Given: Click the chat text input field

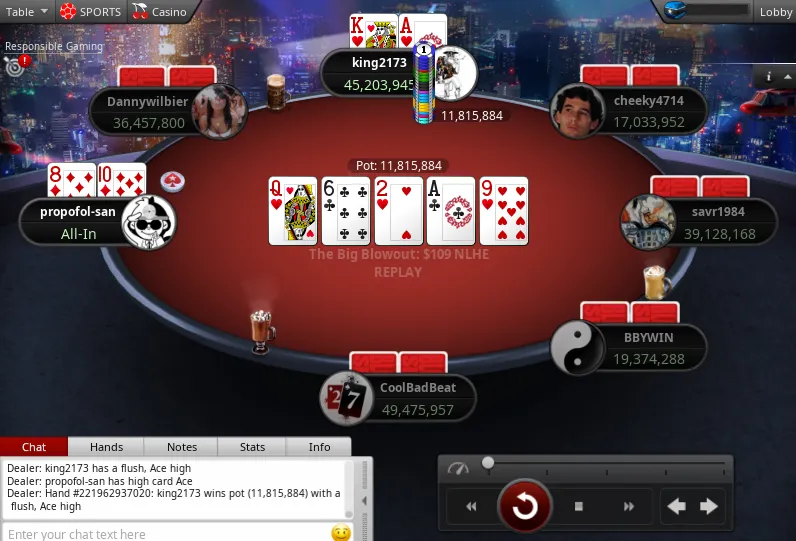Looking at the screenshot, I should click(x=165, y=534).
